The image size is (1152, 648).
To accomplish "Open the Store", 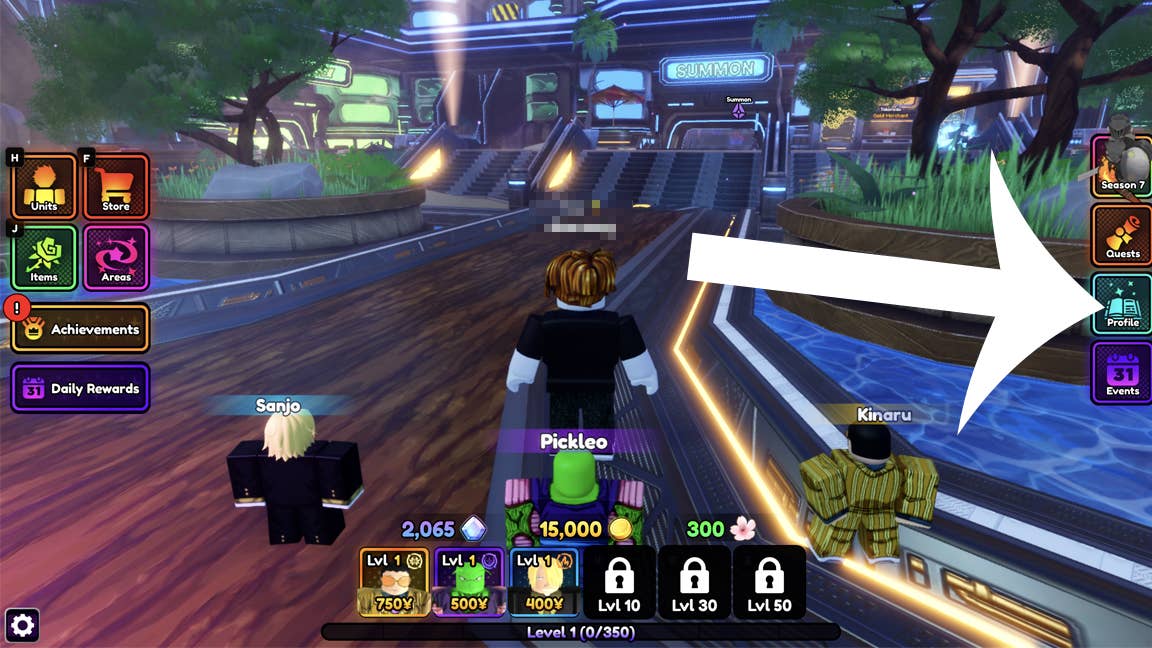I will click(x=116, y=186).
